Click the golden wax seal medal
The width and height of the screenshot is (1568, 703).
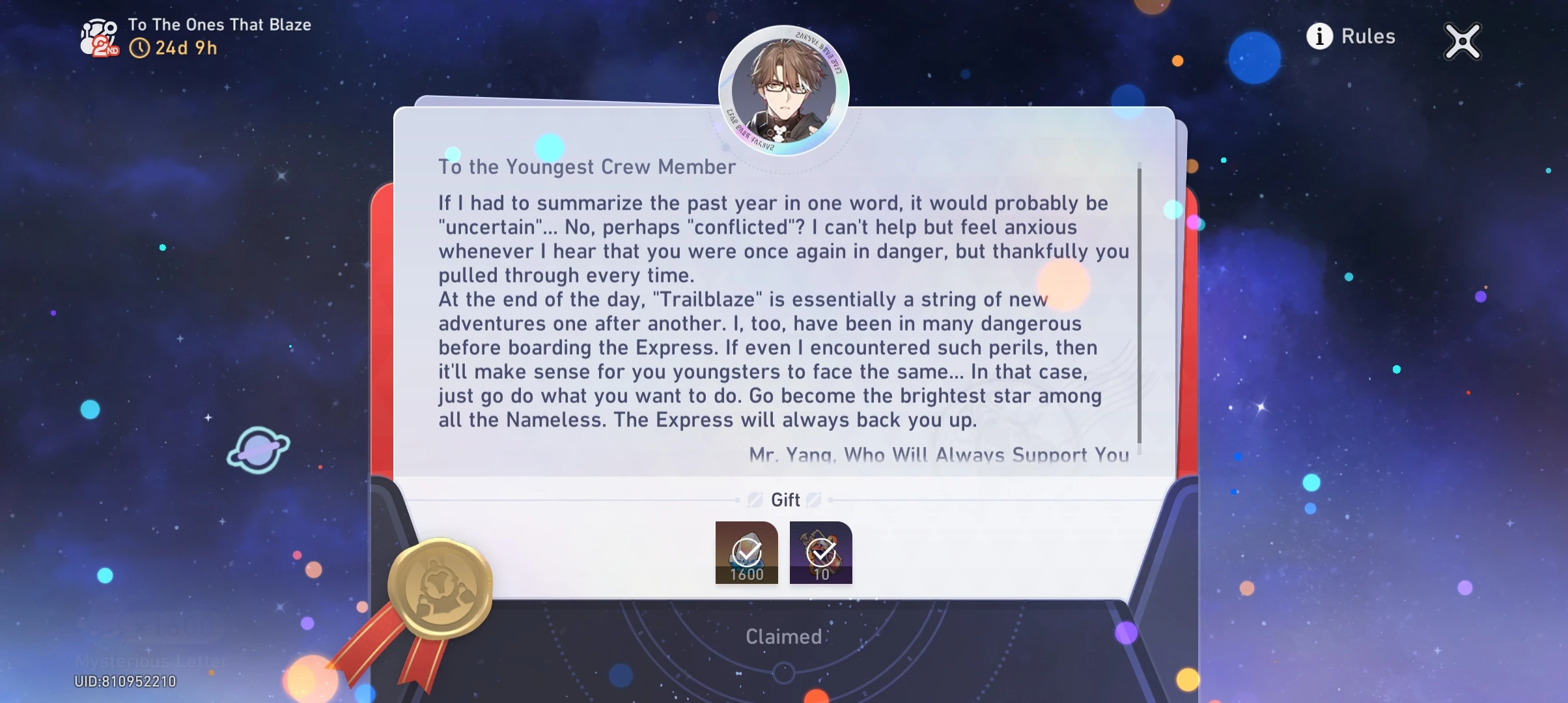[x=440, y=586]
